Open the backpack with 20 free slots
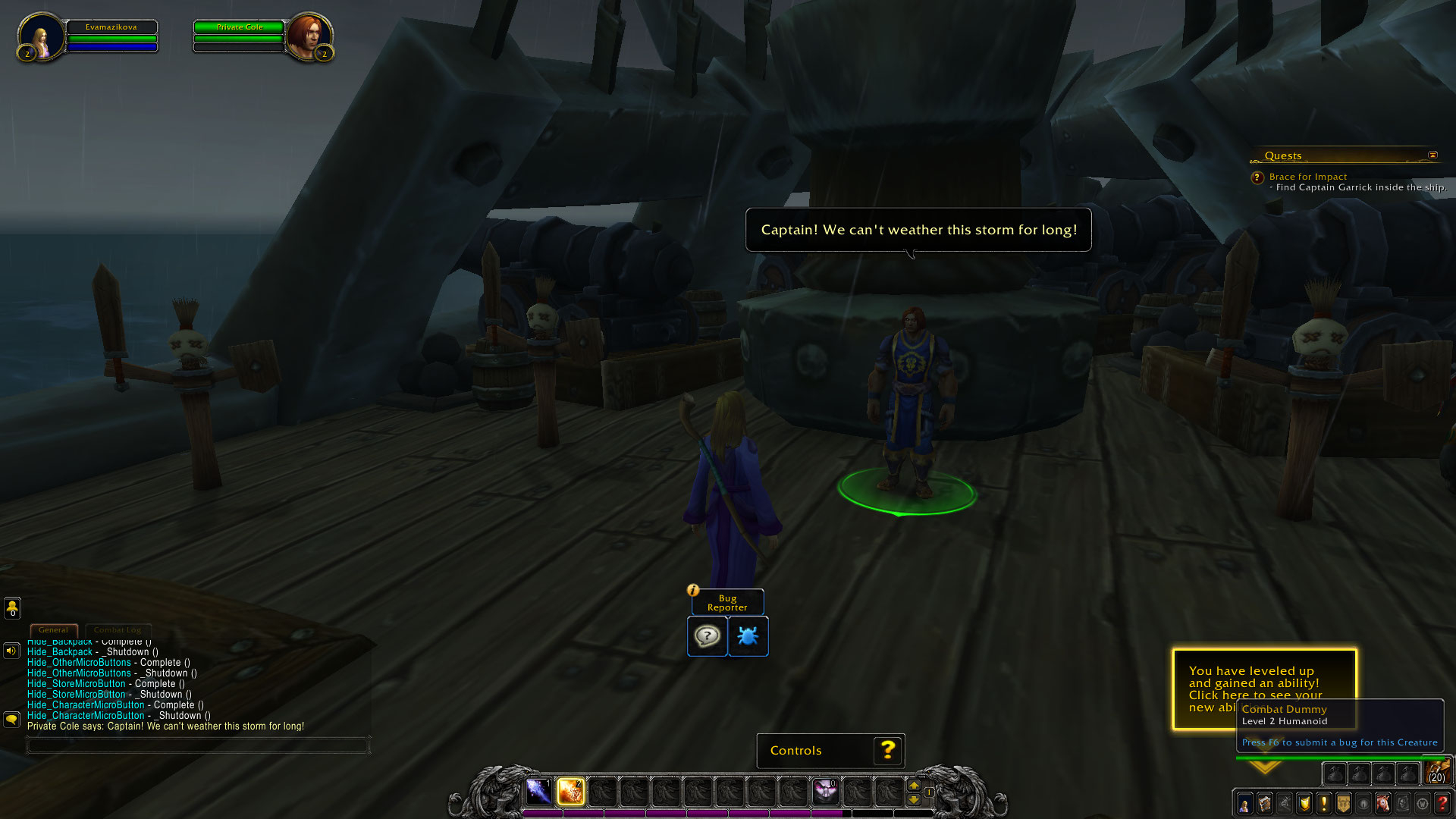This screenshot has width=1456, height=819. (1437, 772)
